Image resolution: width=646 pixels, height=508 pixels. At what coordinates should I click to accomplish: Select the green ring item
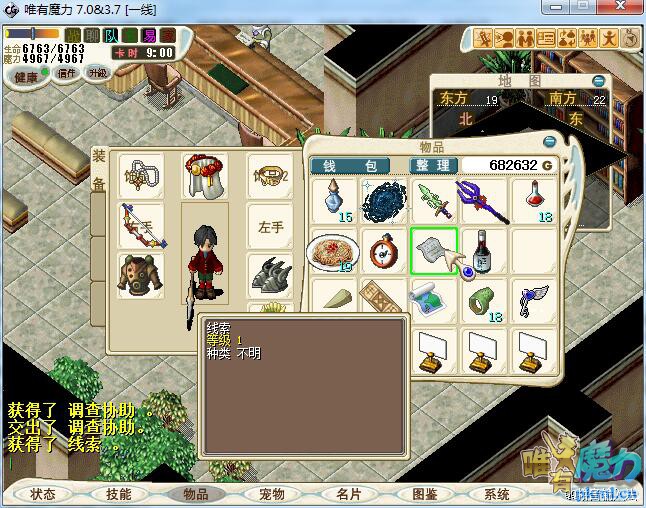point(484,298)
